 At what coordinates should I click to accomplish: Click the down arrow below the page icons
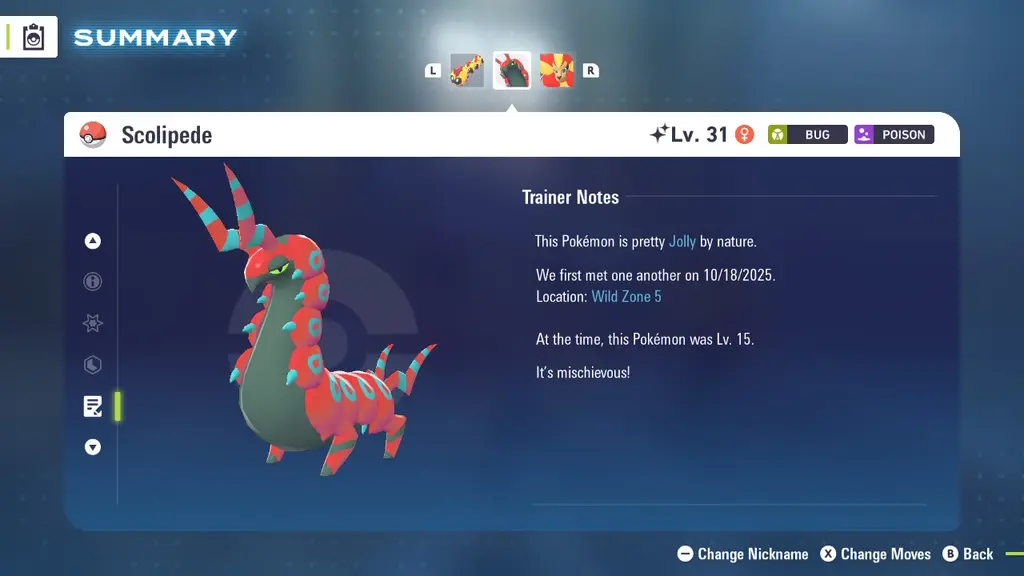pyautogui.click(x=93, y=447)
